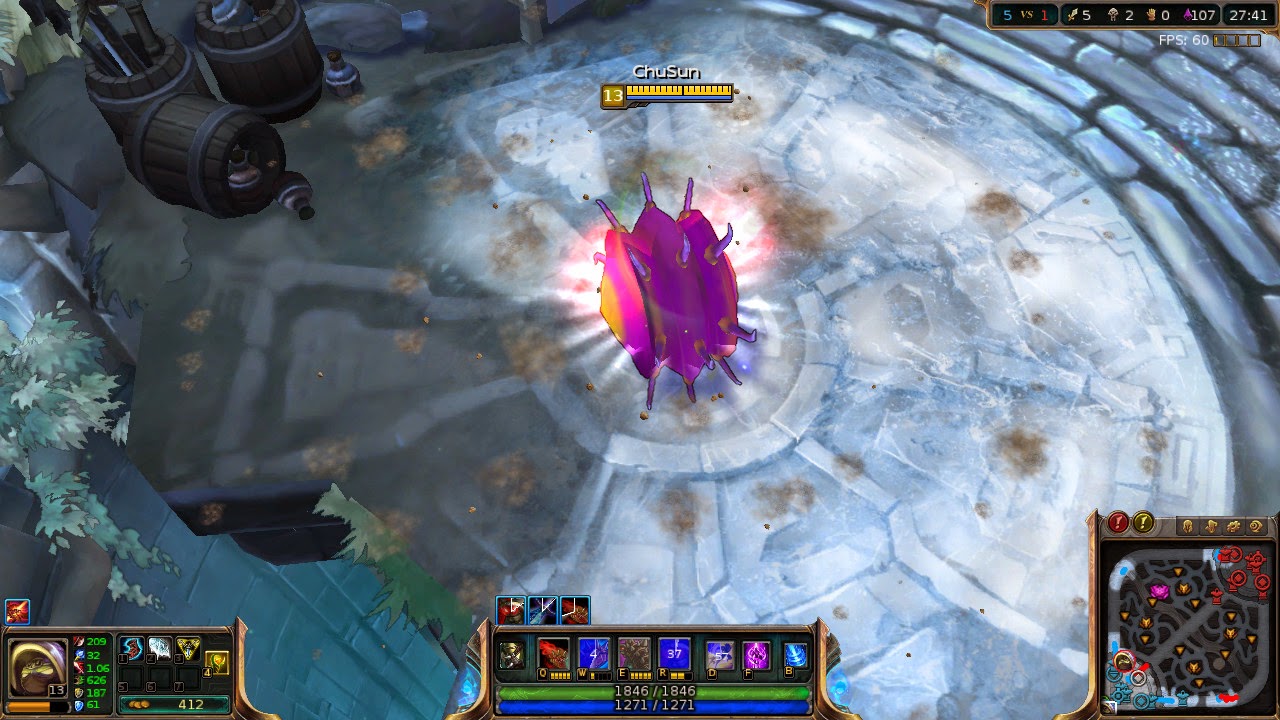Select the E ability icon
Image resolution: width=1280 pixels, height=720 pixels.
(x=634, y=653)
